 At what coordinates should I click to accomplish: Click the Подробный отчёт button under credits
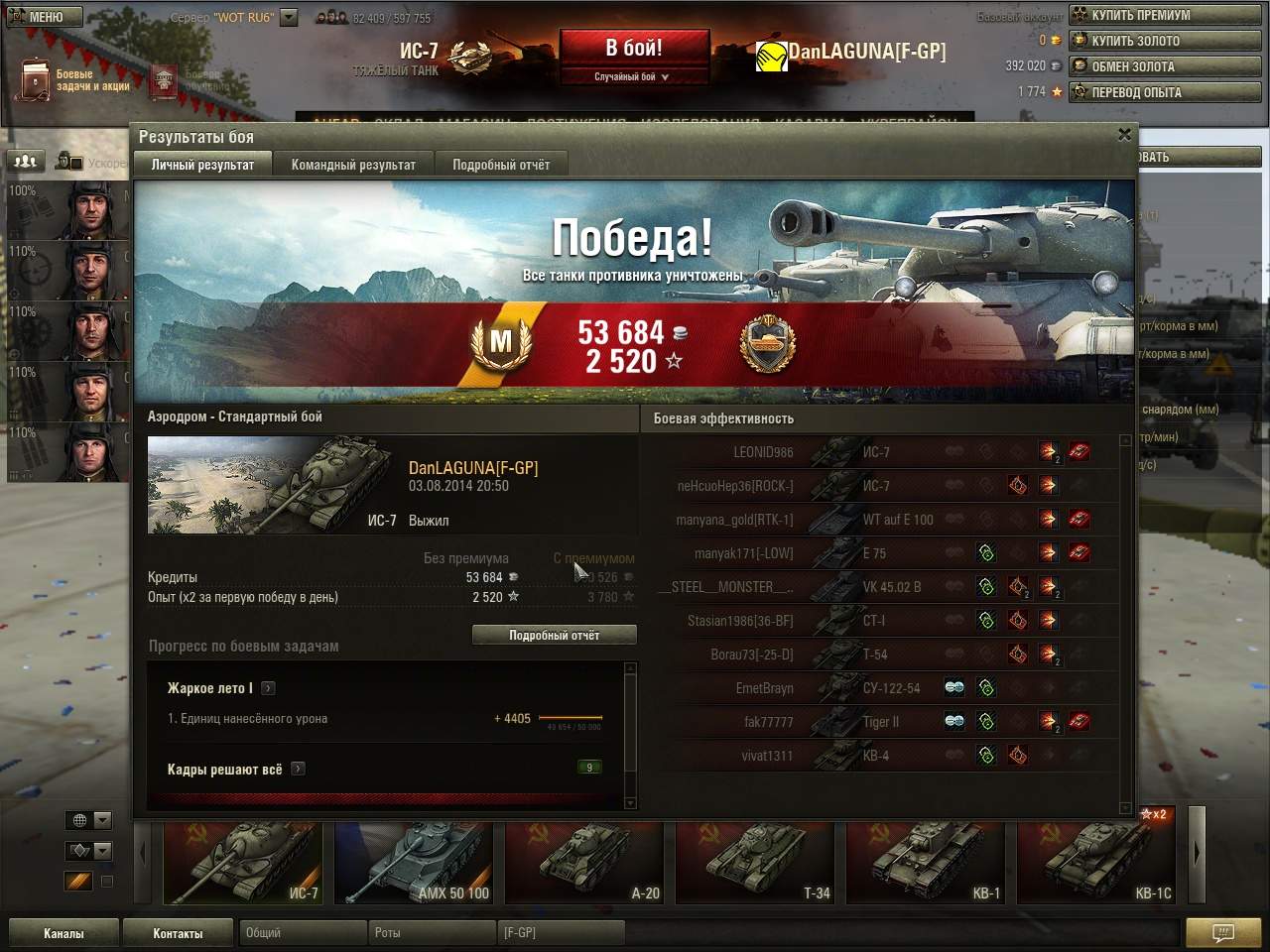[x=554, y=635]
